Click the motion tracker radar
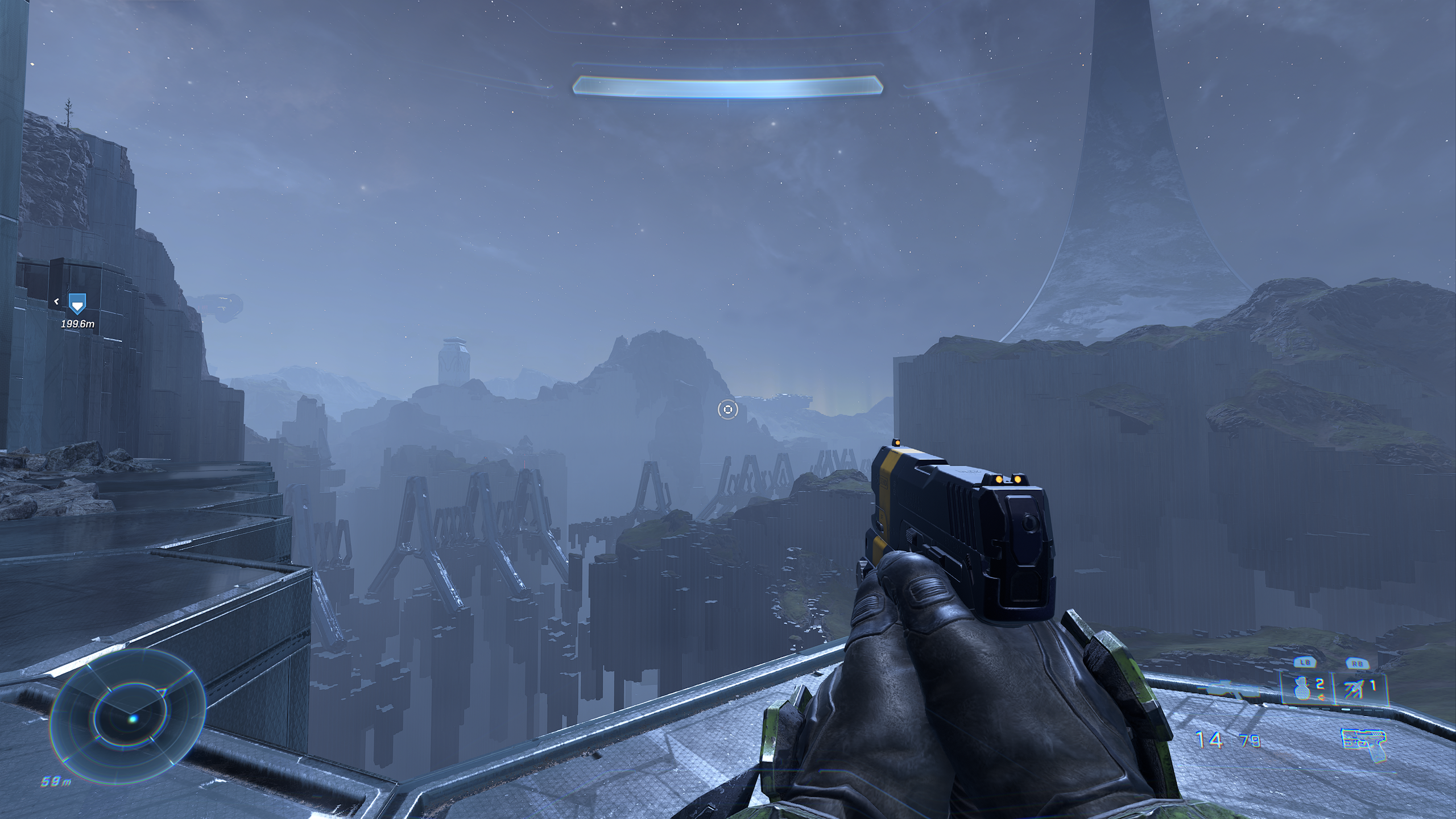The image size is (1456, 819). point(128,718)
